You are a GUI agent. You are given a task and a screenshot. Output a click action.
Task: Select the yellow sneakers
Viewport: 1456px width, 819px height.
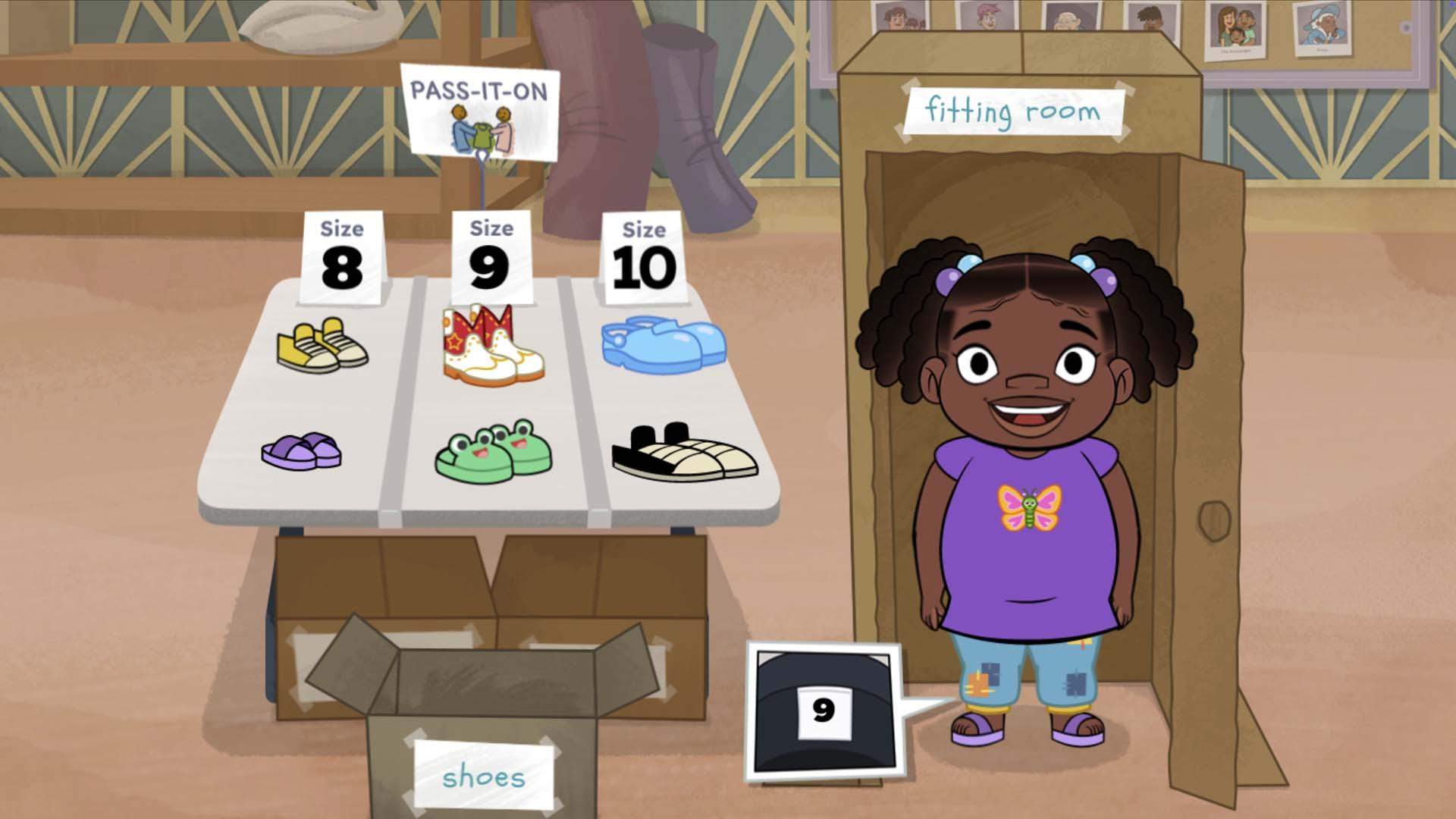[x=322, y=346]
